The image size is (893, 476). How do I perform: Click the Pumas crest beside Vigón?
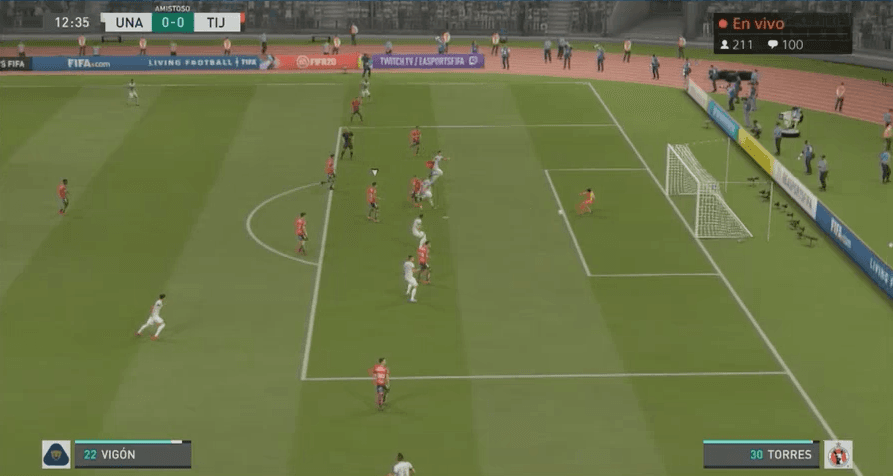click(x=56, y=454)
